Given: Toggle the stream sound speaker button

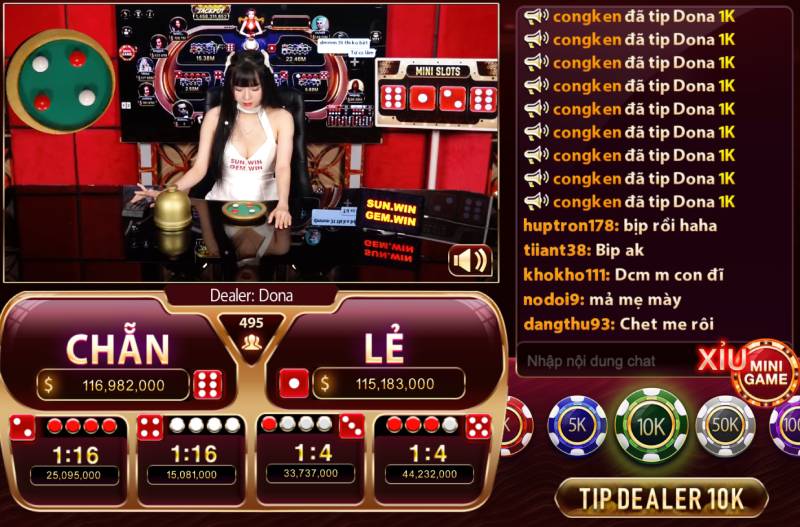Looking at the screenshot, I should tap(470, 260).
